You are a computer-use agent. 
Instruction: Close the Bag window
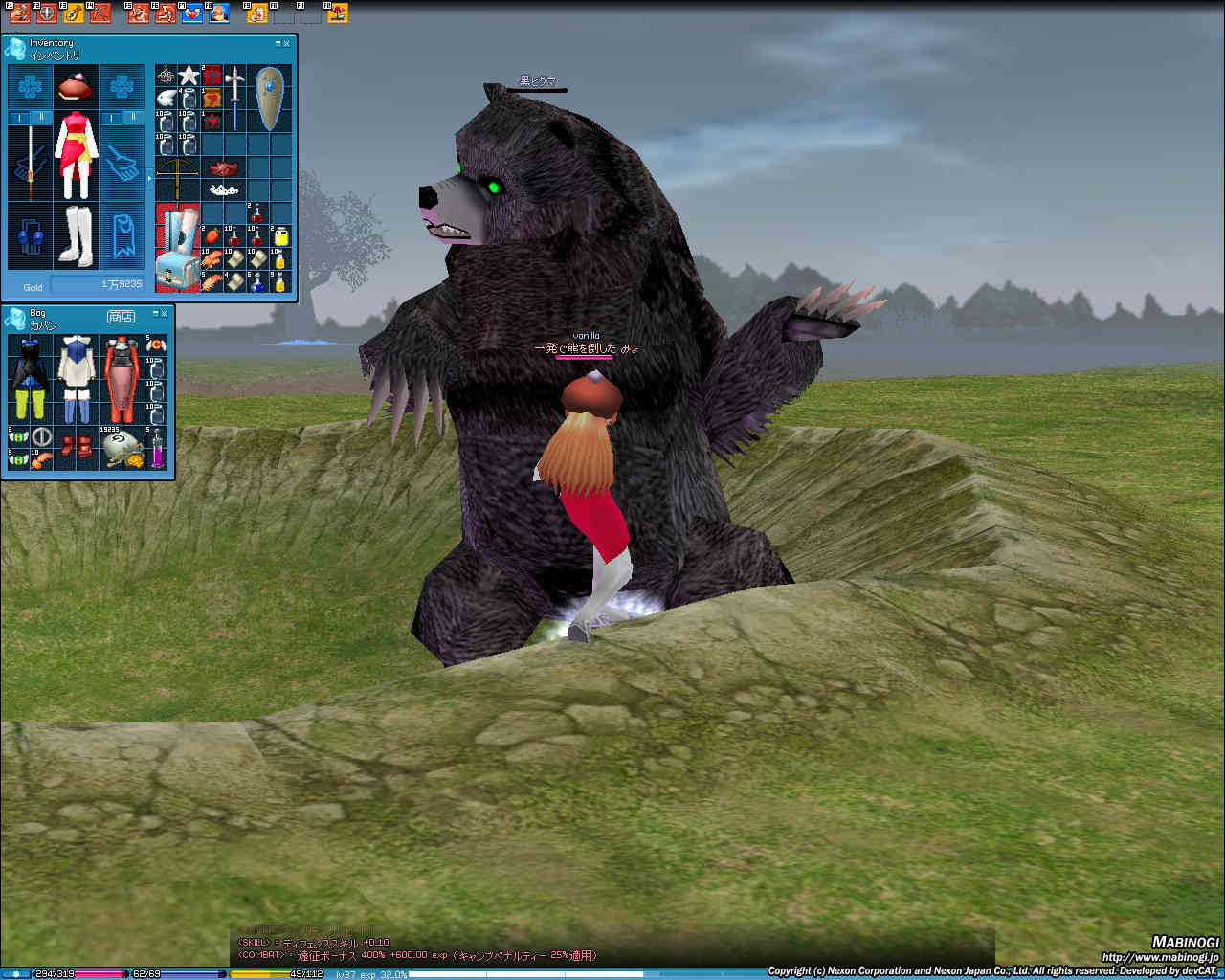pyautogui.click(x=165, y=313)
